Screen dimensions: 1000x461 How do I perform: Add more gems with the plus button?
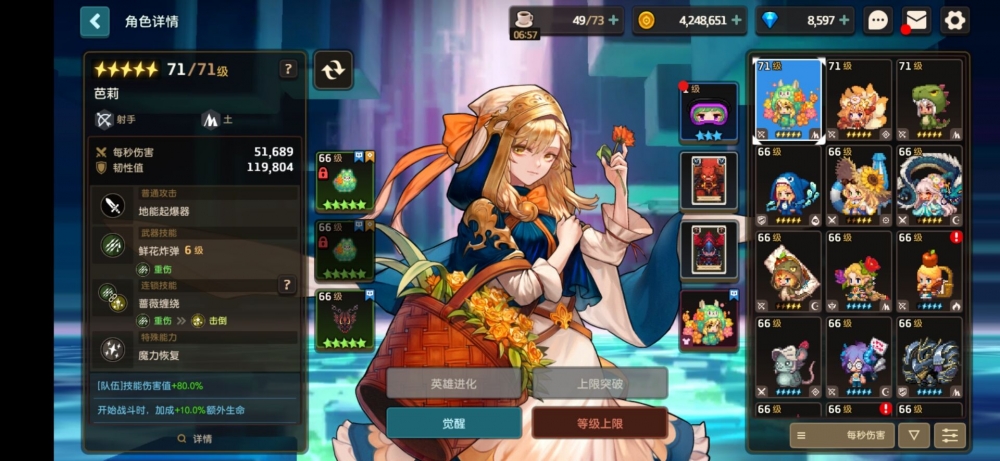(x=844, y=20)
